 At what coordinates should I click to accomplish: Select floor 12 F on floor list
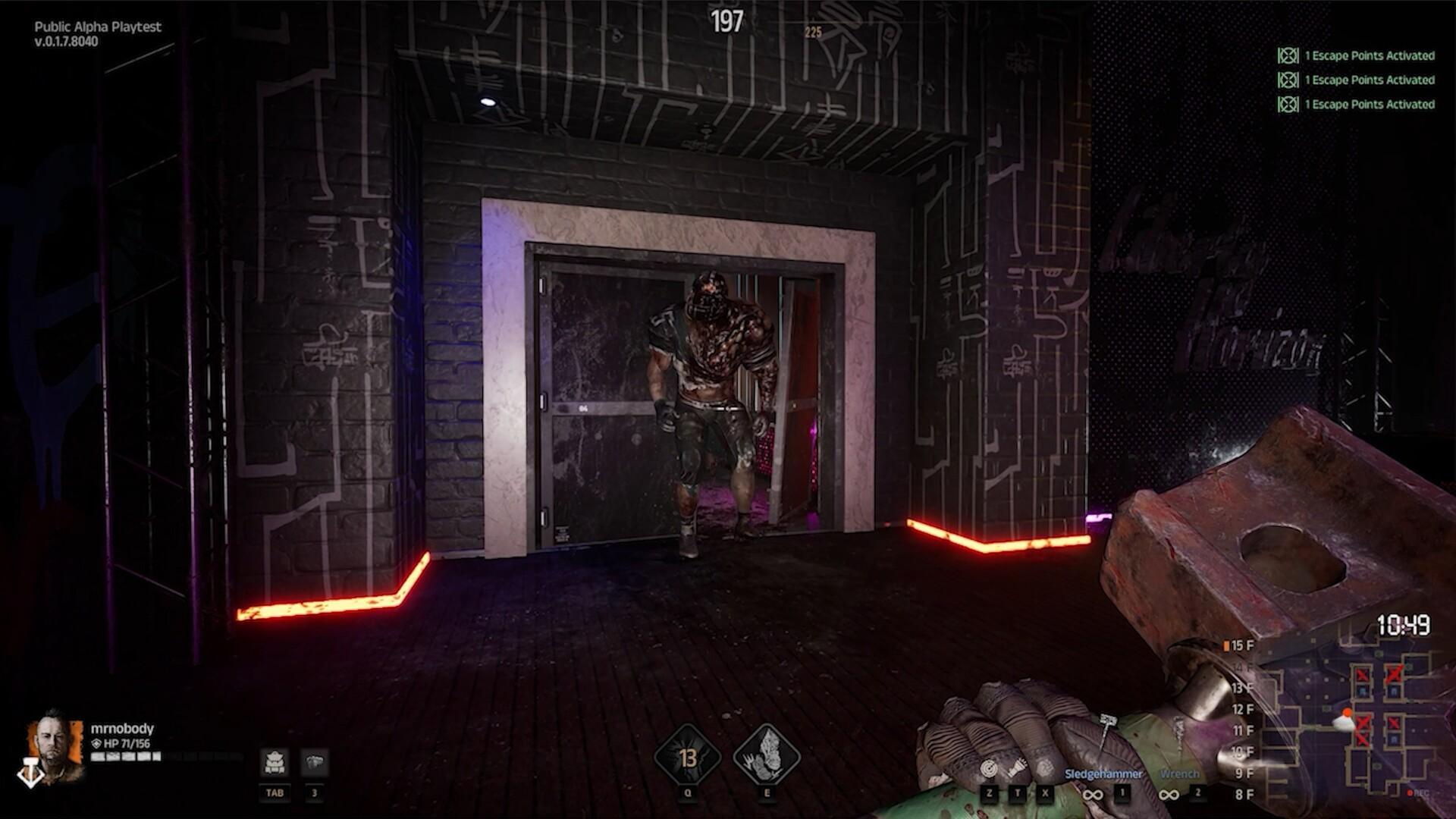(x=1242, y=709)
